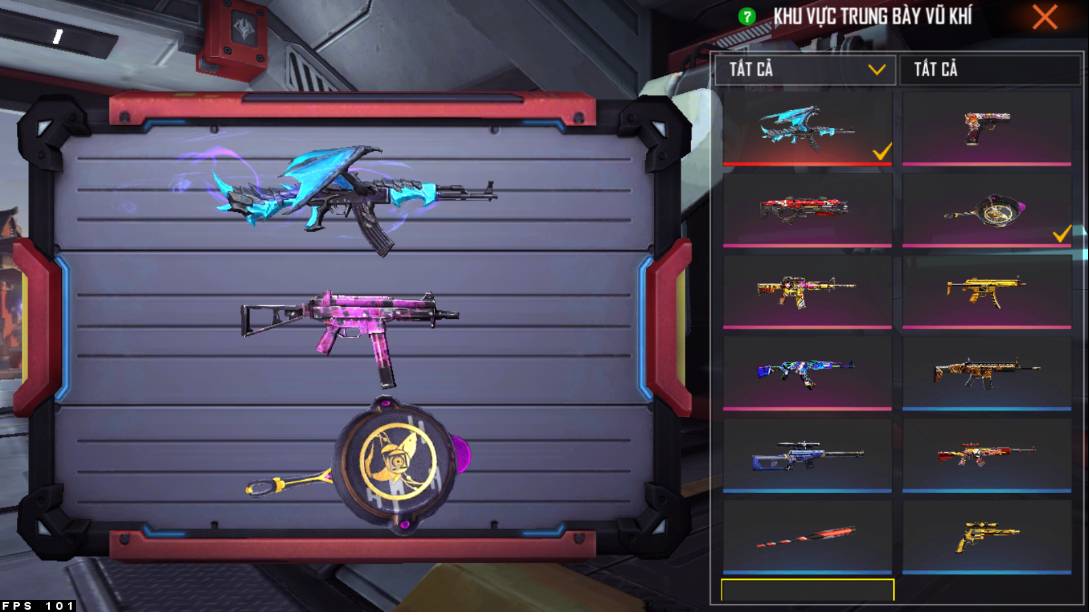
Task: Close the weapon display area screen
Action: pos(1045,17)
